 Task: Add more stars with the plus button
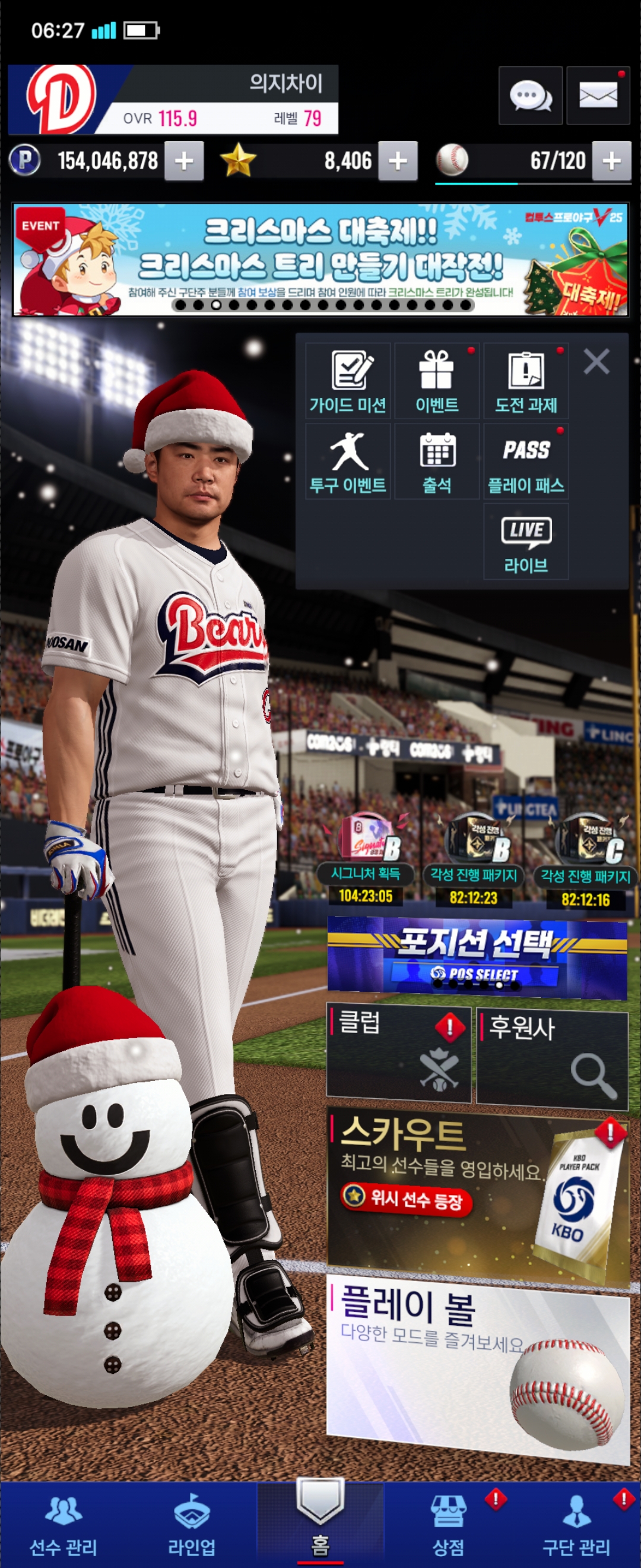(398, 162)
